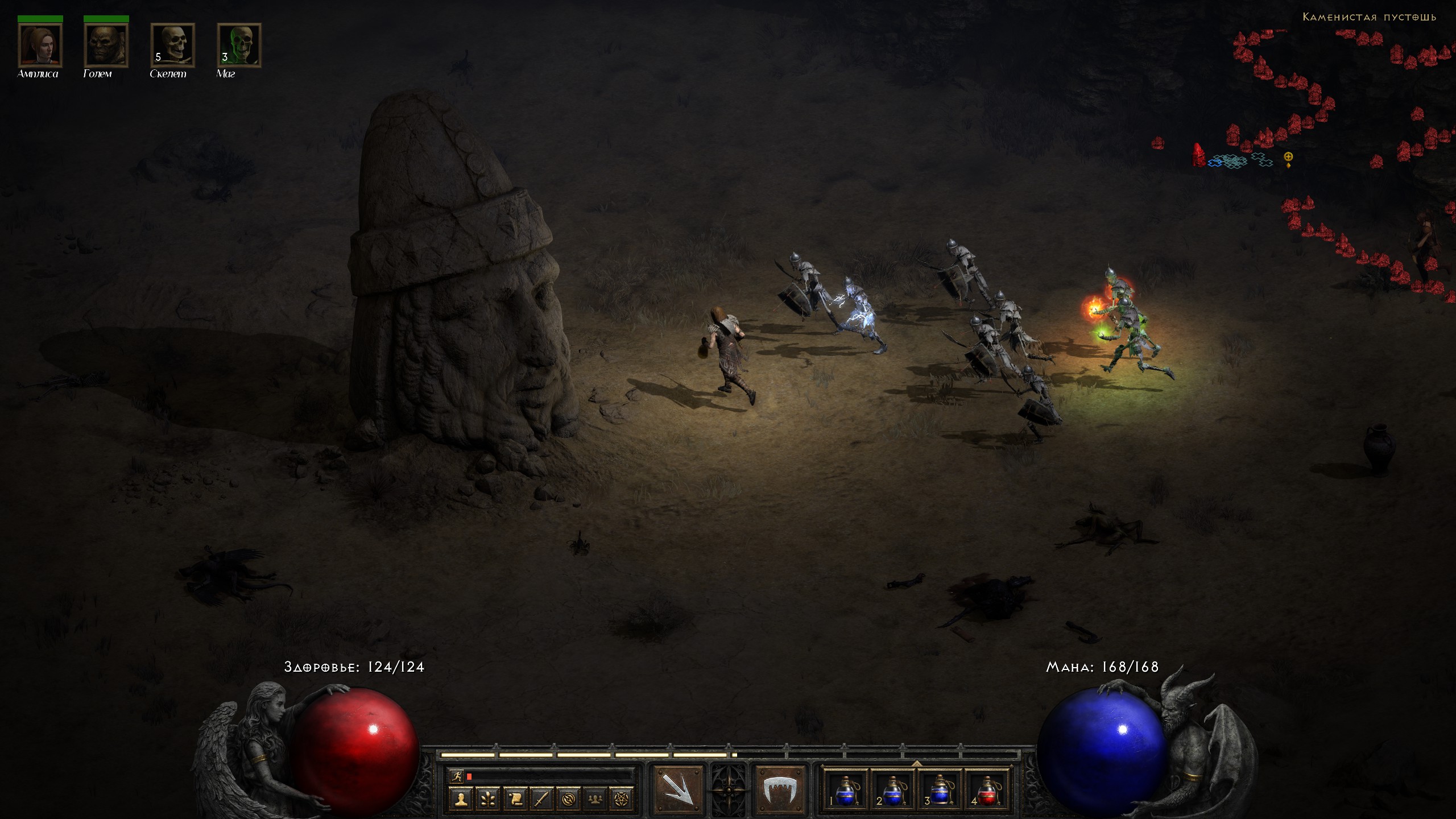The width and height of the screenshot is (1456, 819).
Task: Click the green Маг skeleton mage portrait
Action: coord(239,45)
